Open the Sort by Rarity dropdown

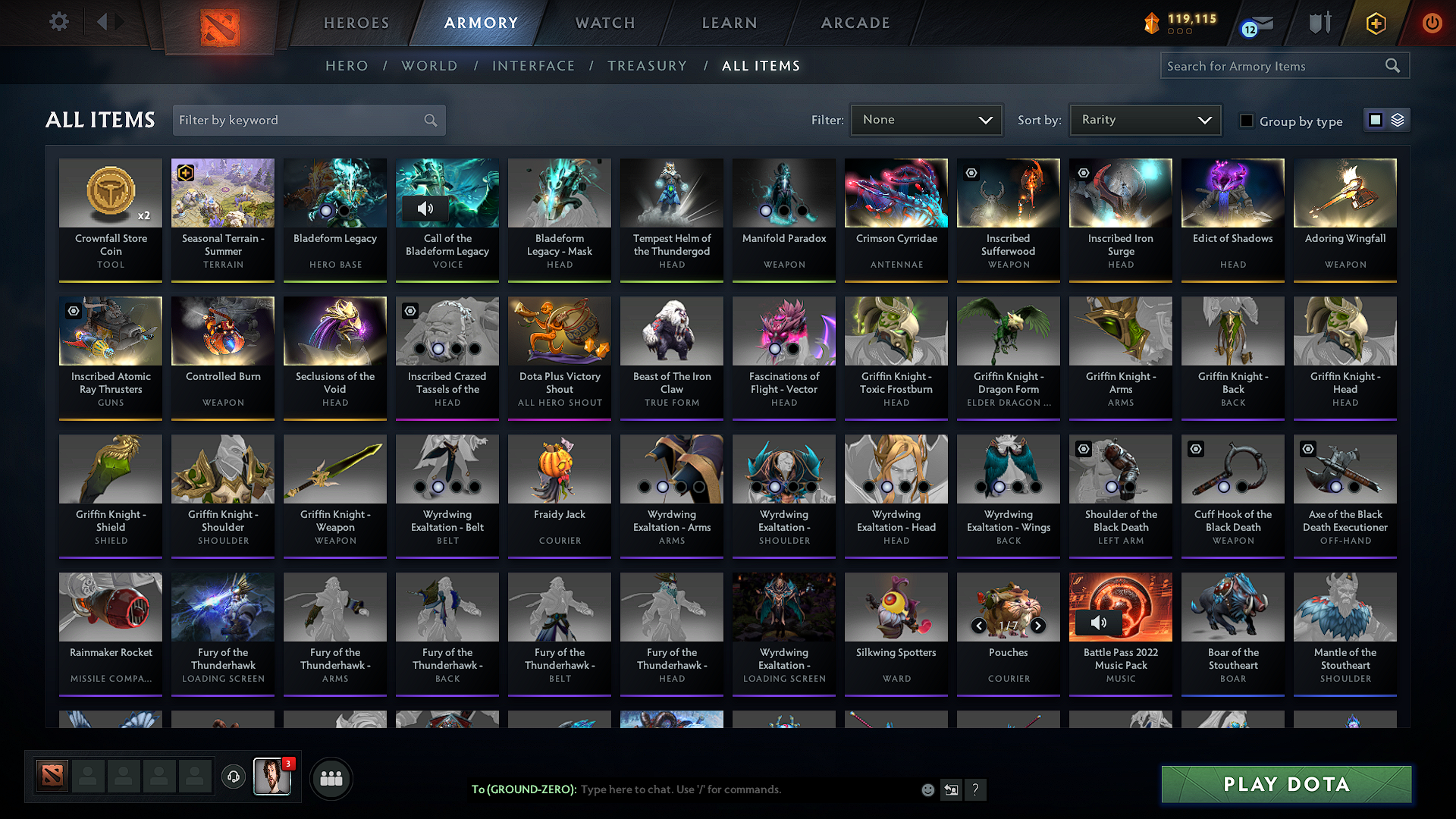[1144, 119]
